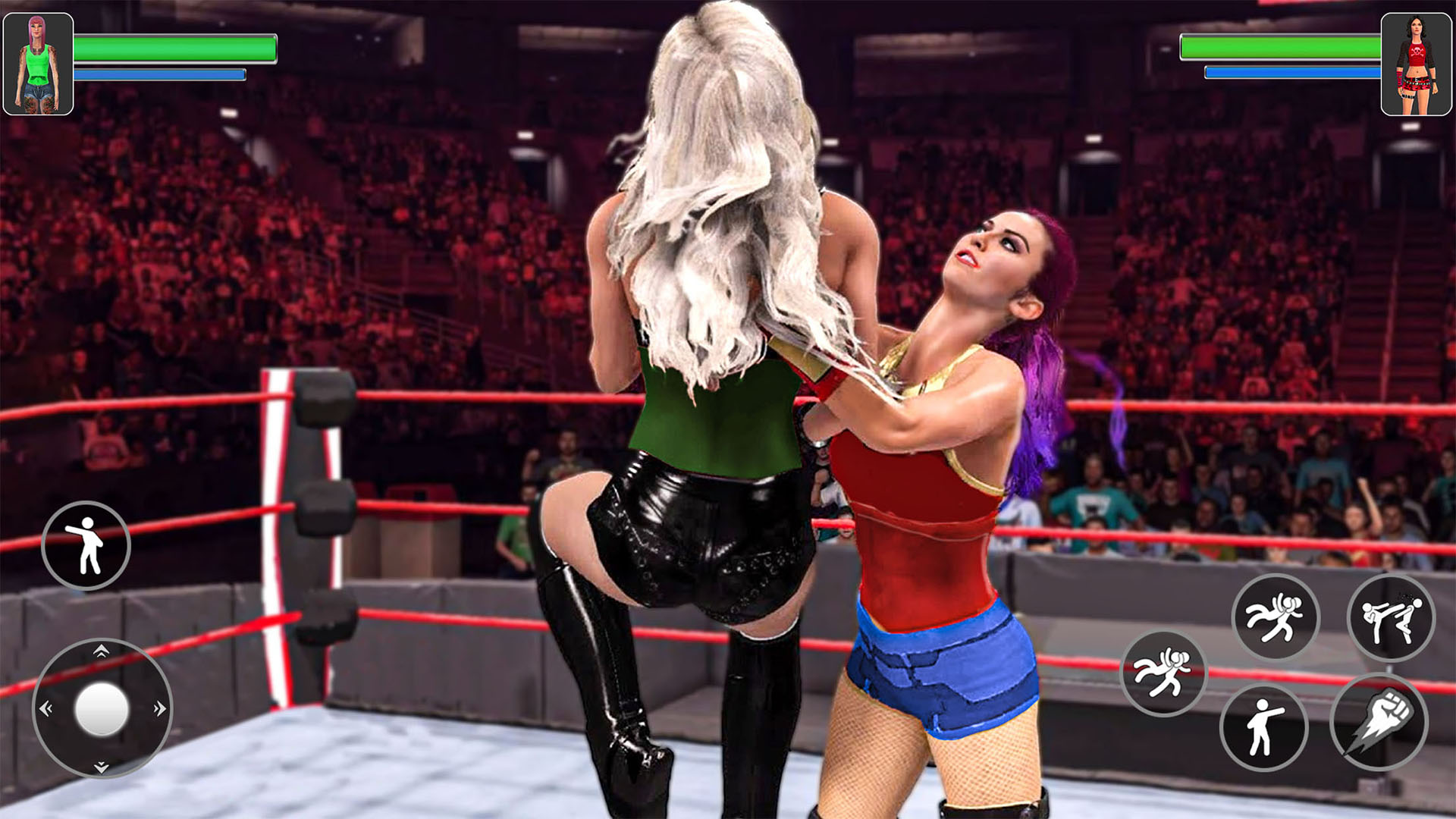Tap the grab action icon above the joystick
The image size is (1456, 819).
[86, 546]
